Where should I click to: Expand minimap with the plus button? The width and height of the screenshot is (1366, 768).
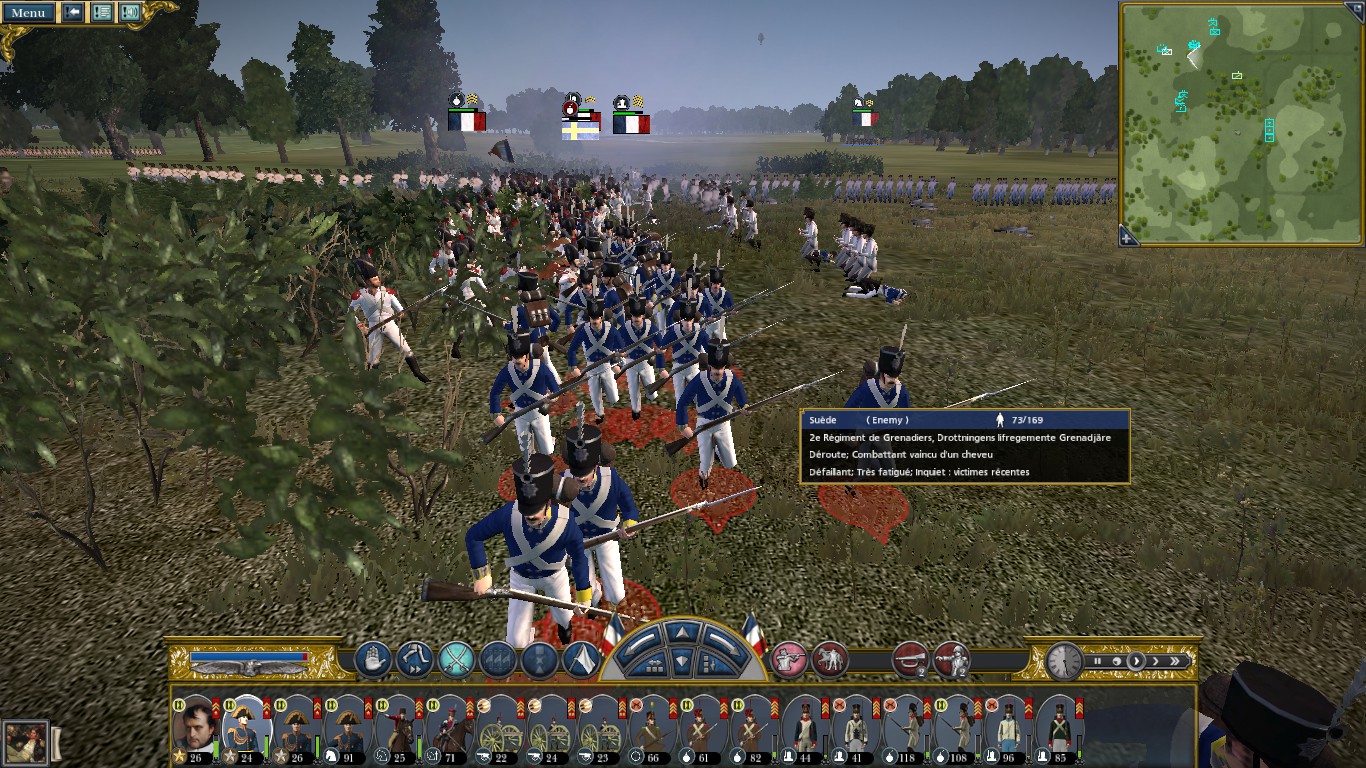[1128, 238]
